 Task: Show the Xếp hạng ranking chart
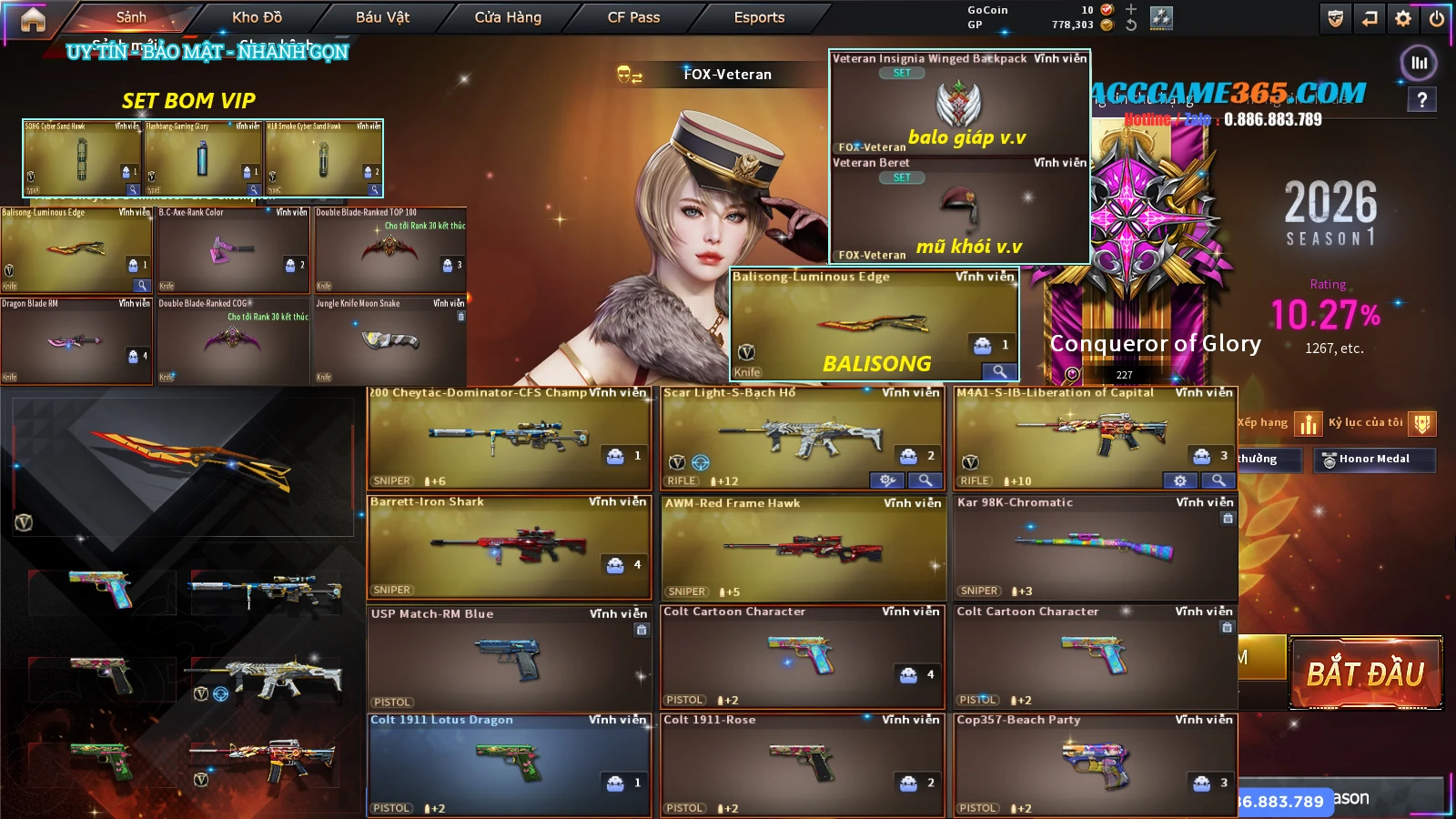[1308, 423]
